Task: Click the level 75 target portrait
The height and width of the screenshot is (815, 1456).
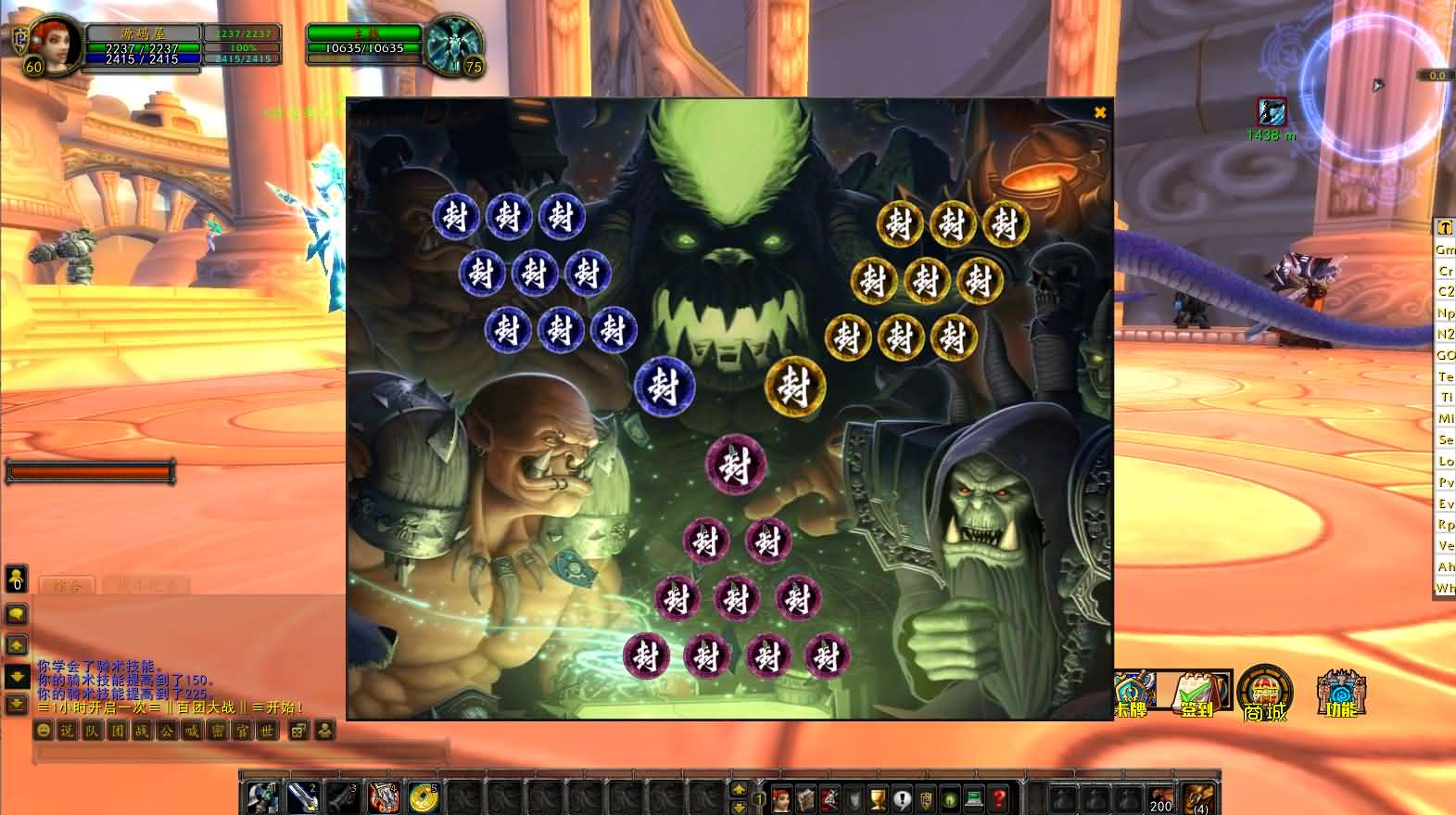Action: tap(453, 45)
